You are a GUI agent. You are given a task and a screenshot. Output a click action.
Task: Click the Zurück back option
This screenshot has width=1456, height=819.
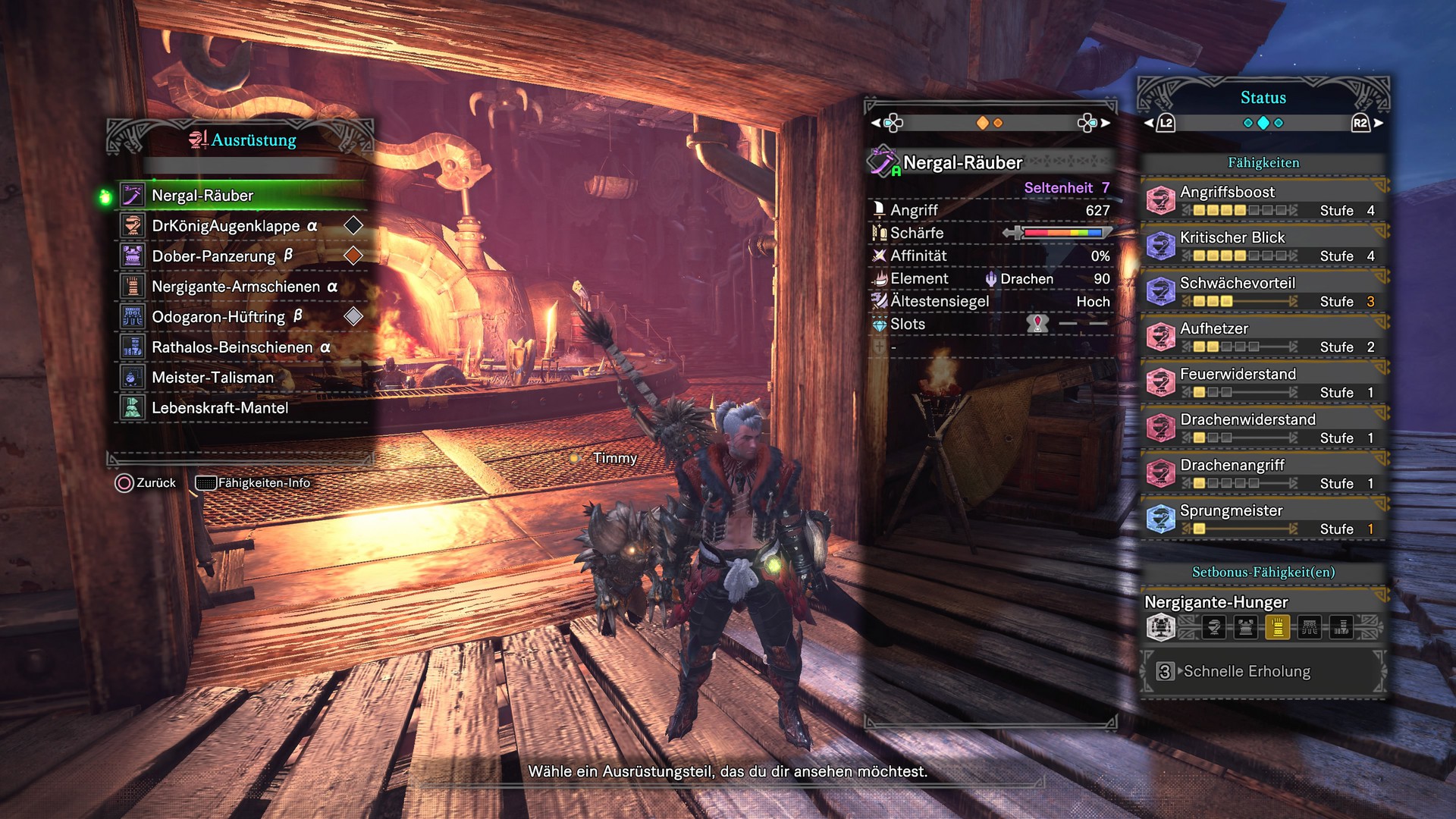pos(146,483)
